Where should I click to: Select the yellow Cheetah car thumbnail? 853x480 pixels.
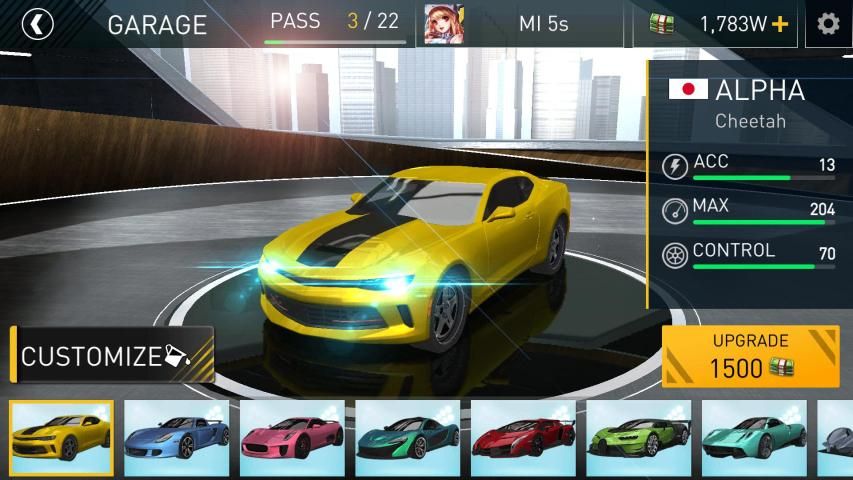(x=62, y=437)
